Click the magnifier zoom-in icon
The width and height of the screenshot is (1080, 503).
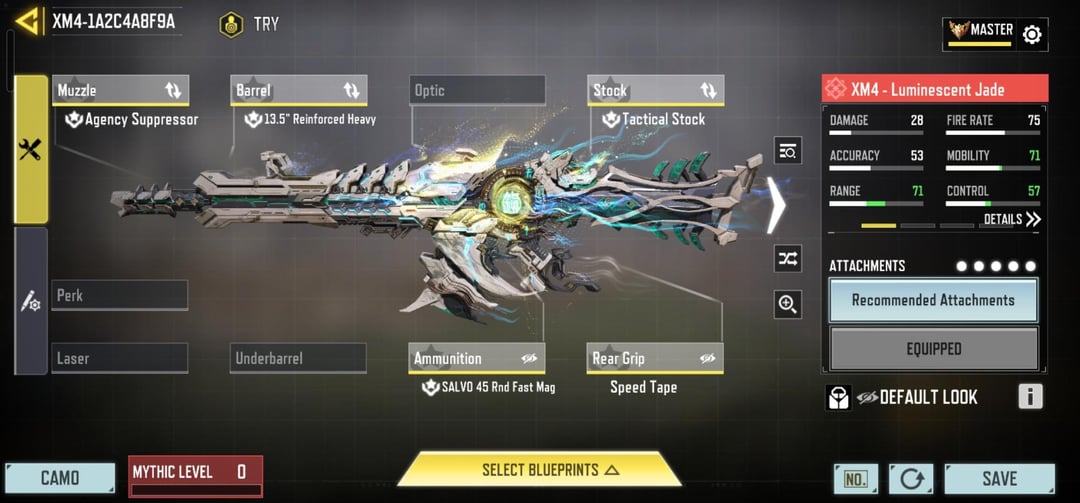tap(788, 305)
